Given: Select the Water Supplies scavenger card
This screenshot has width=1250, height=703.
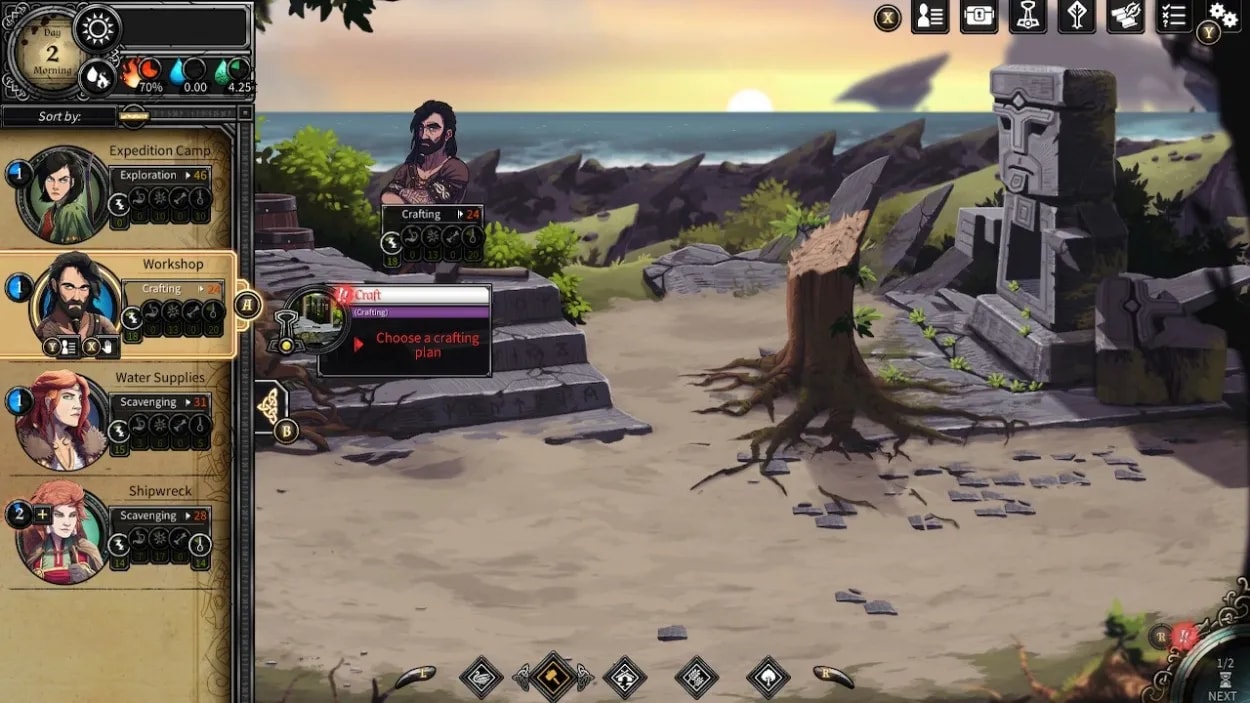Looking at the screenshot, I should coord(118,420).
